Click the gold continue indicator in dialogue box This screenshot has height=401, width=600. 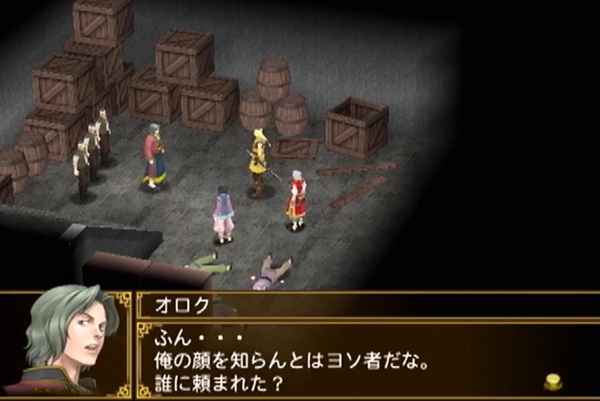552,381
